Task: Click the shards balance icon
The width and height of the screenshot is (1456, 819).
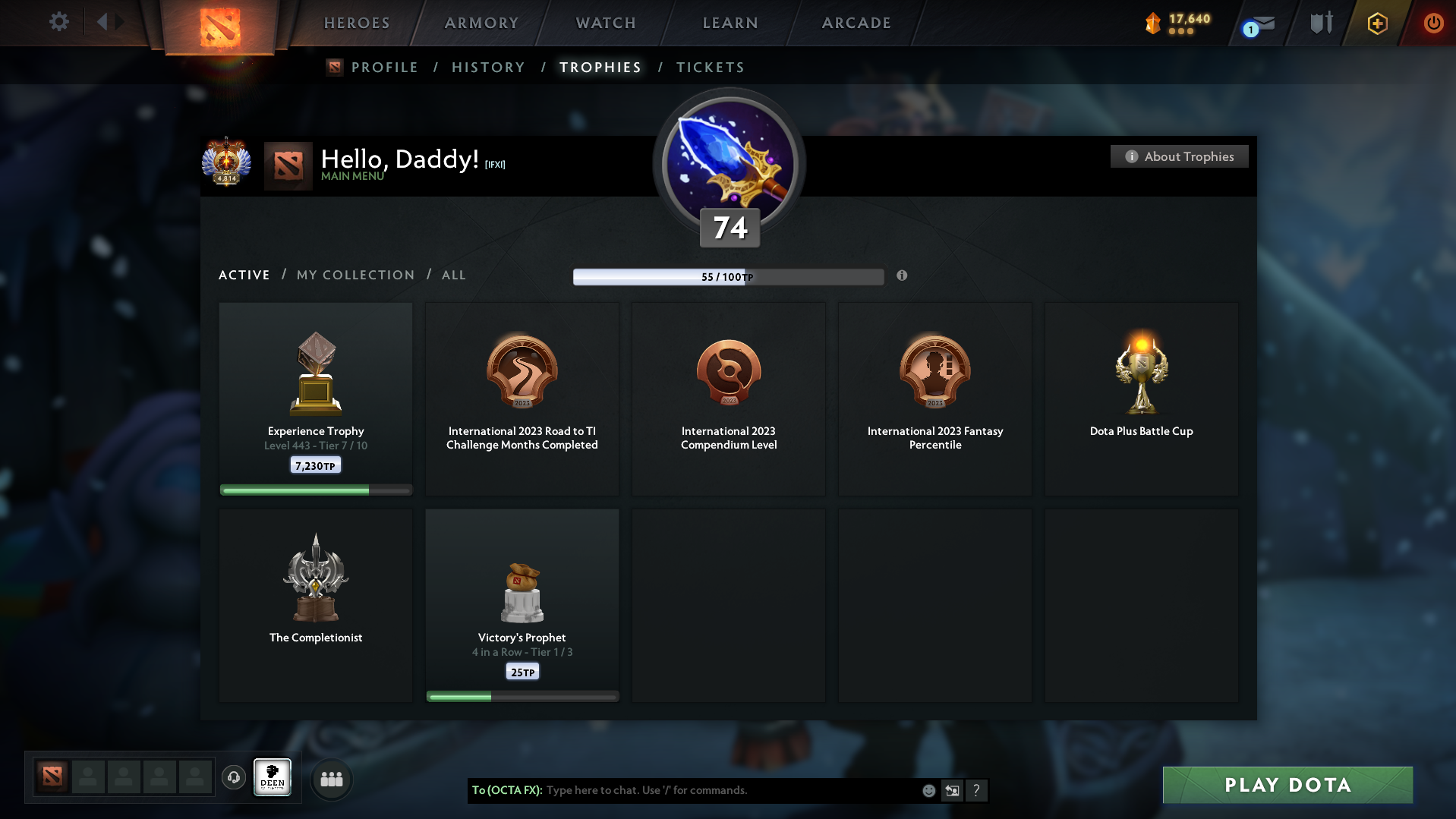Action: point(1154,23)
